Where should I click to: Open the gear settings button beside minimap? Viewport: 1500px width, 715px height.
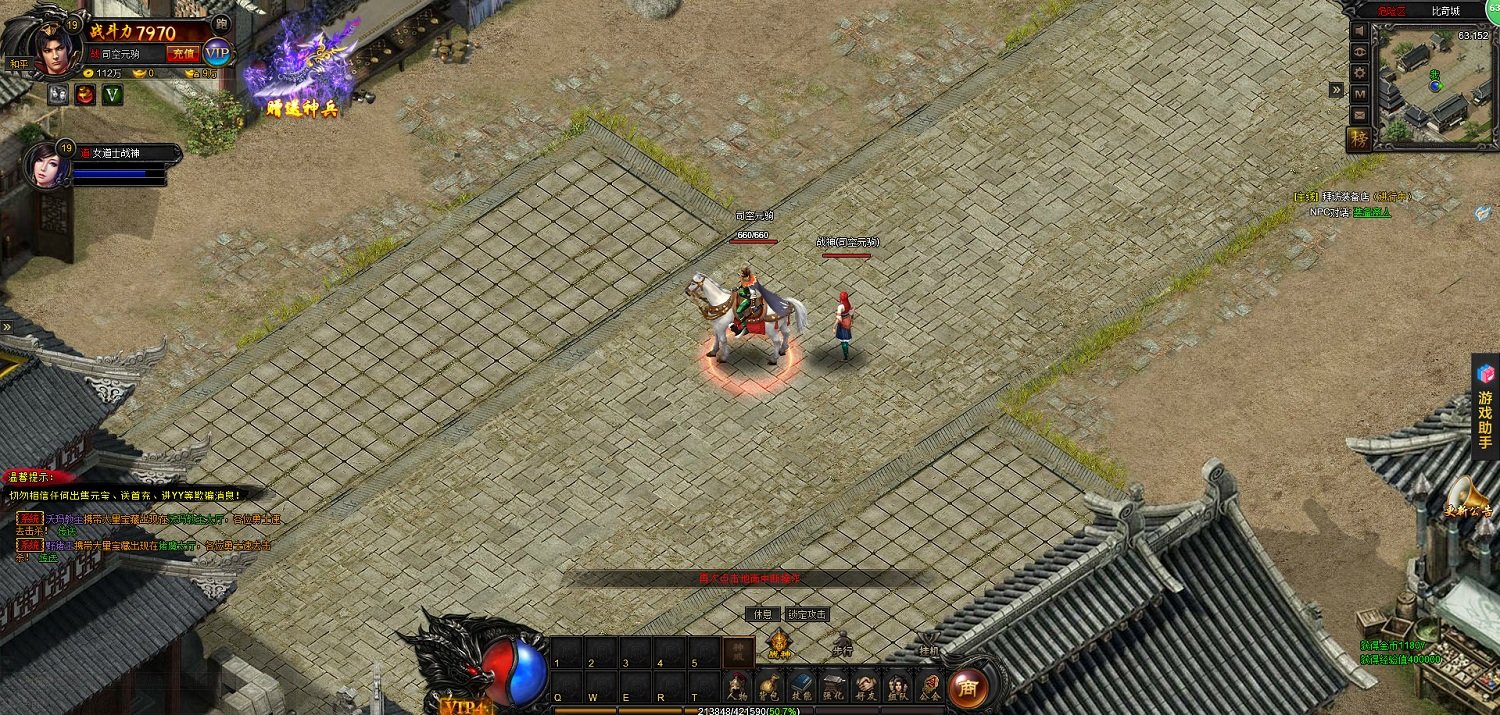pos(1360,73)
